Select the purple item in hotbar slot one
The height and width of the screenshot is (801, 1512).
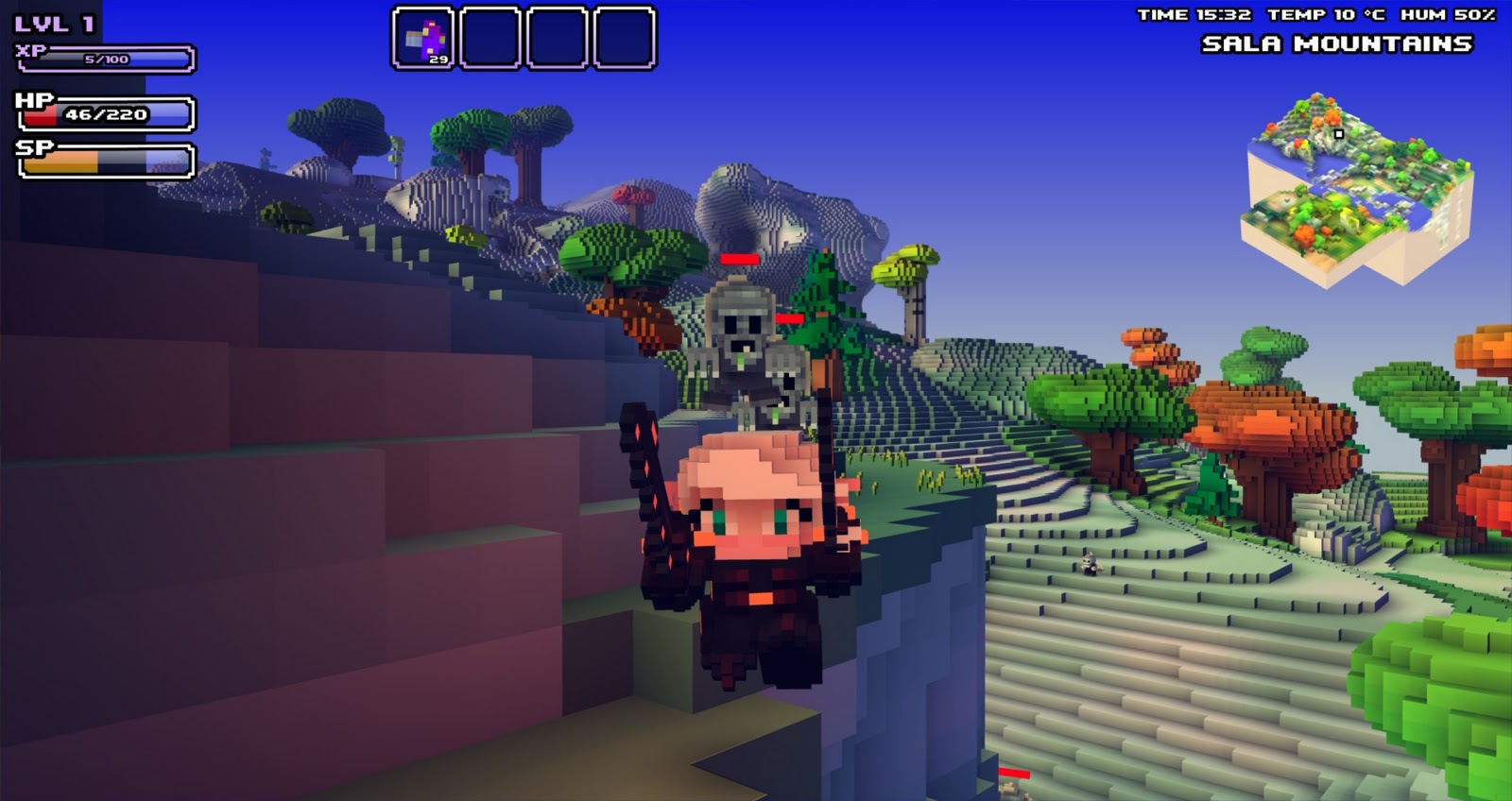[425, 36]
